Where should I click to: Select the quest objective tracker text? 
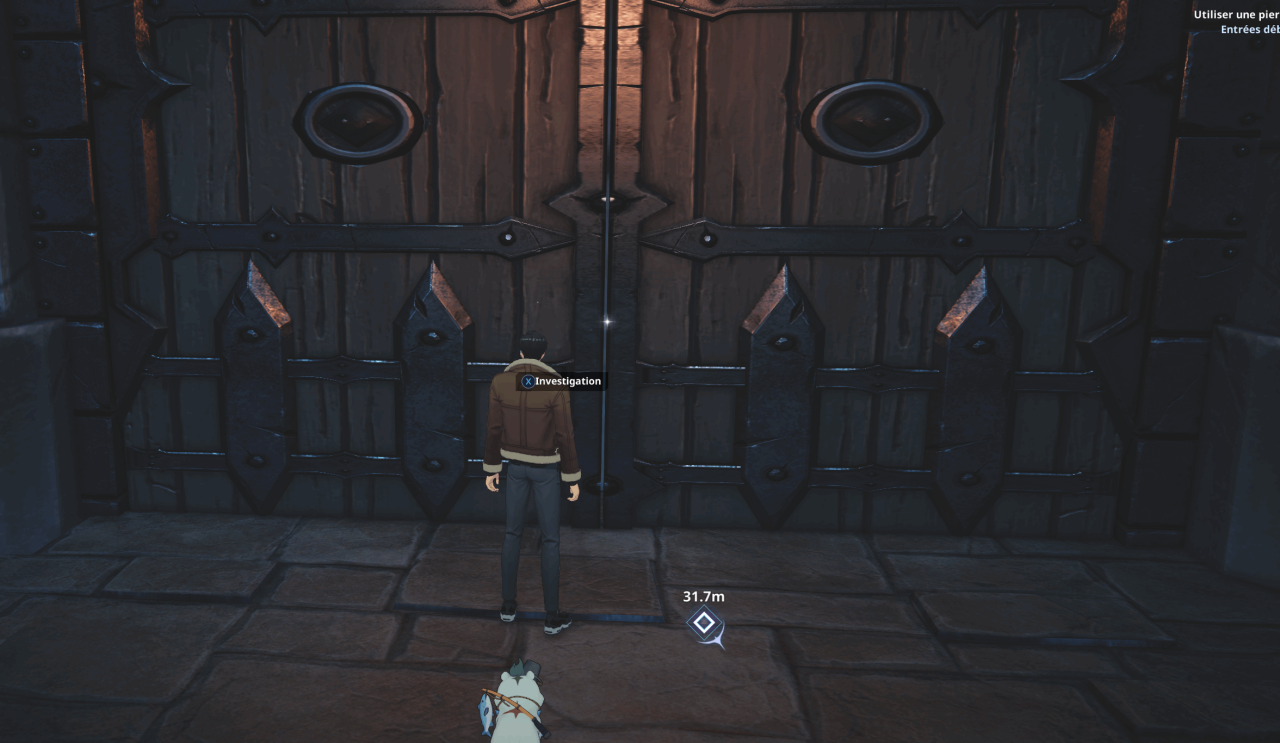pos(1236,16)
